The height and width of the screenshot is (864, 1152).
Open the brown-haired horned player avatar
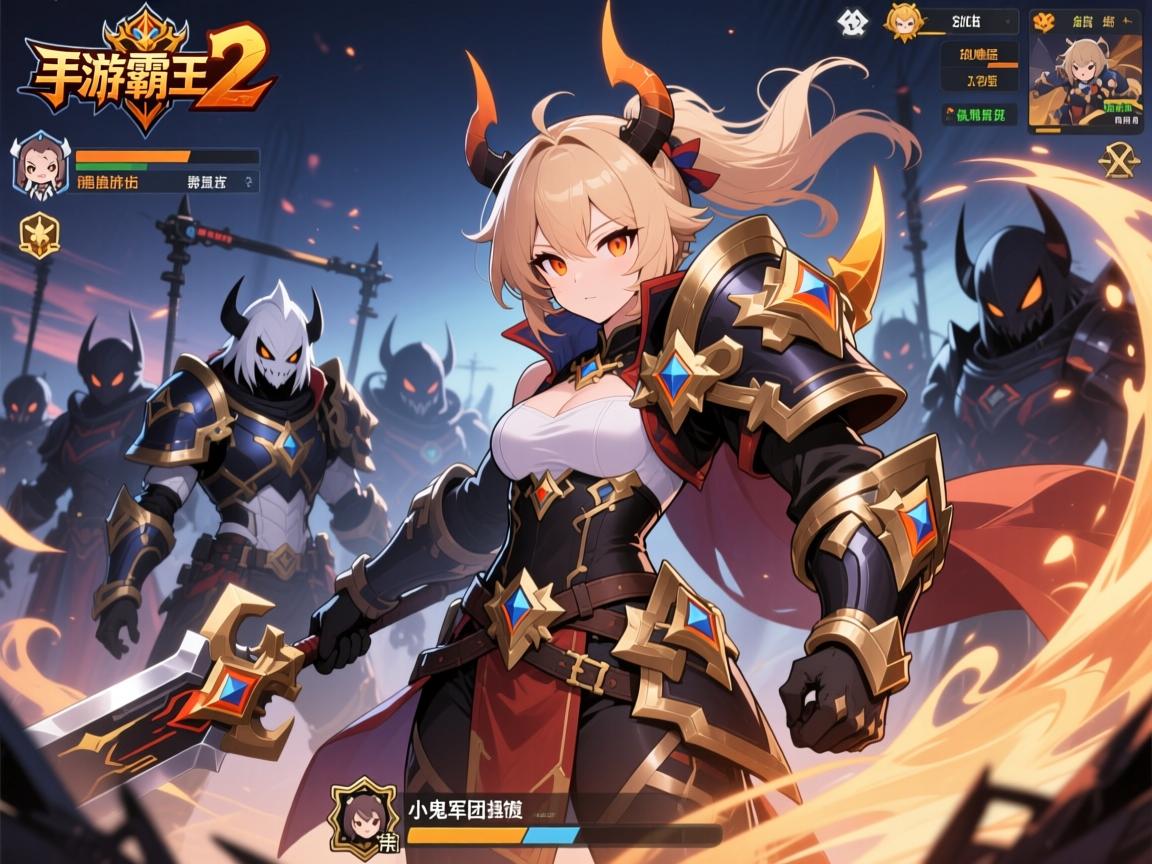click(40, 167)
